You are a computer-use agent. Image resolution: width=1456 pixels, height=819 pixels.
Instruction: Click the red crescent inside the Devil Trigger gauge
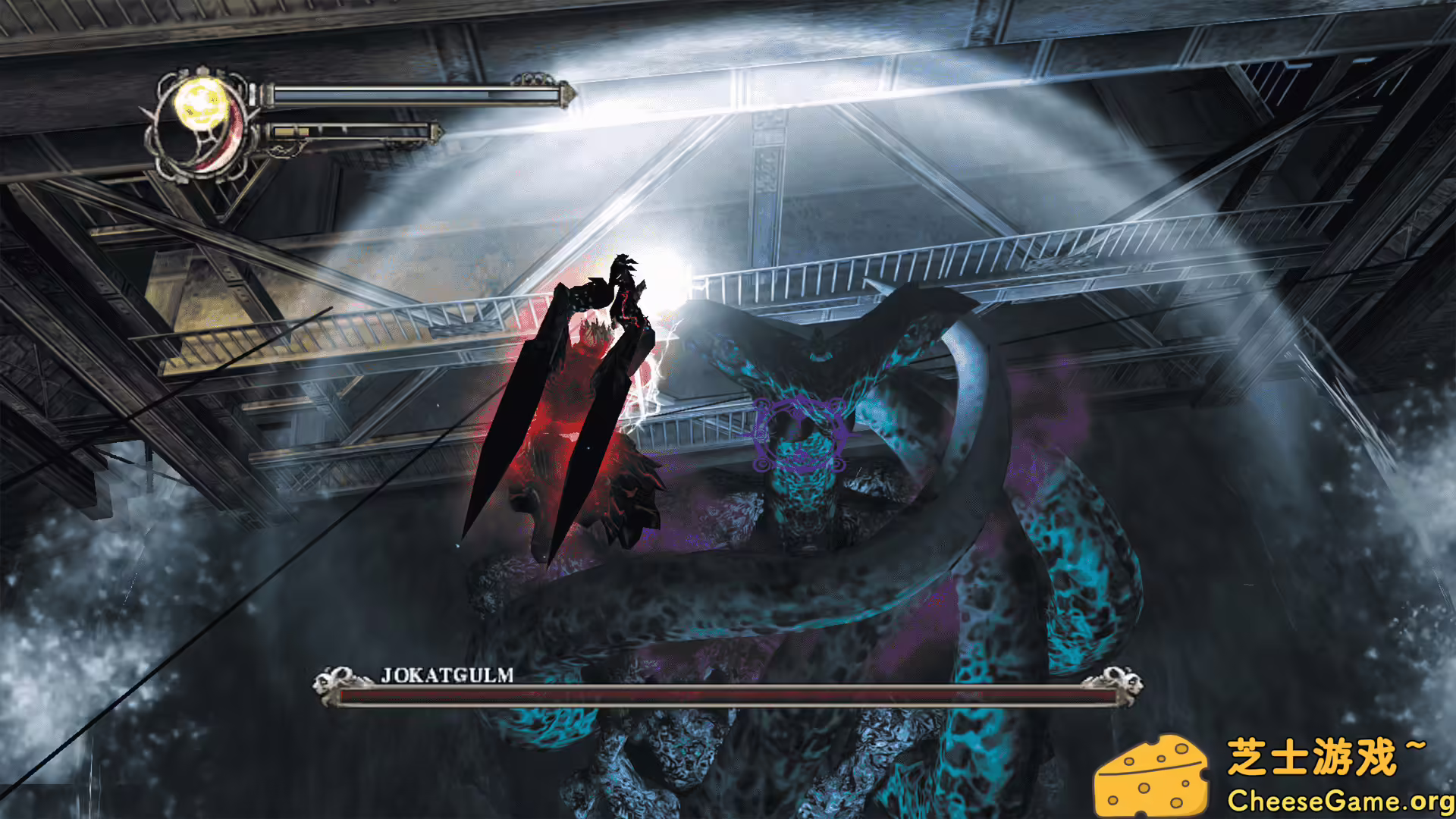[231, 136]
